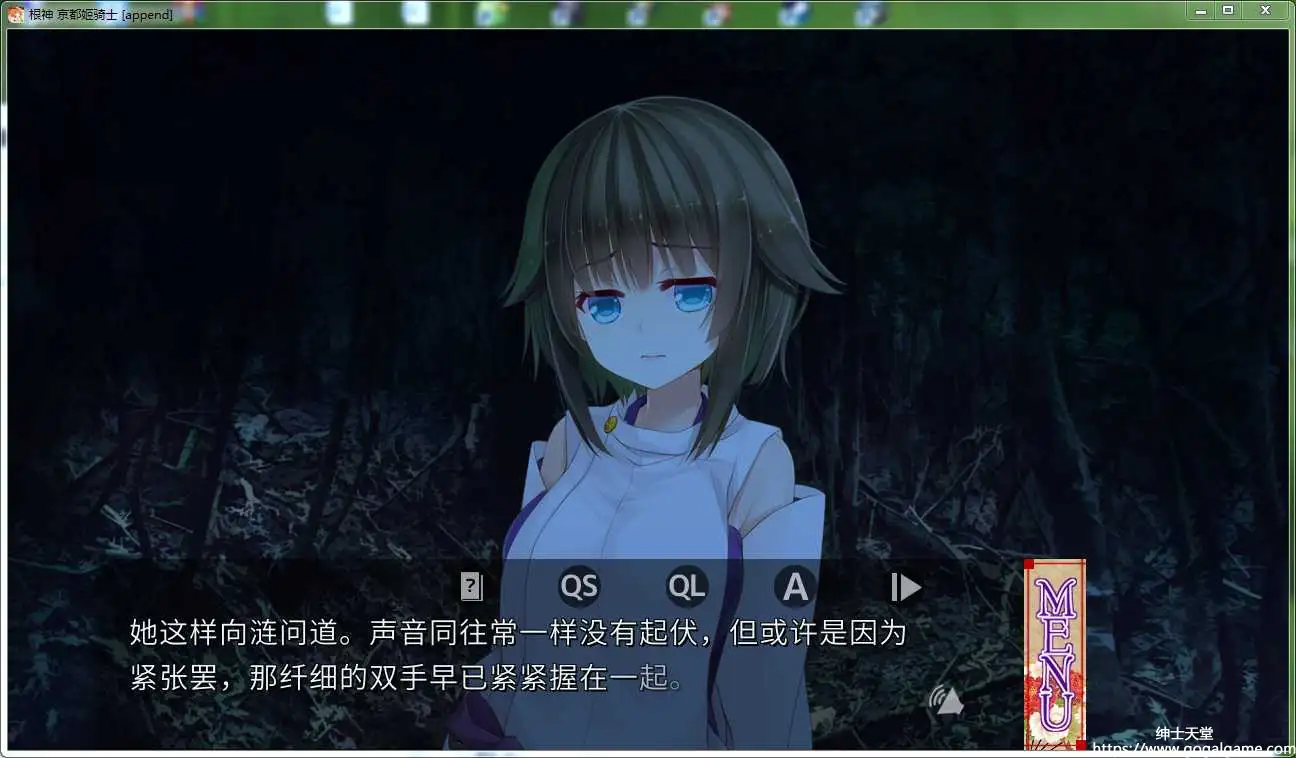The image size is (1296, 758).
Task: Quick save using the QS icon
Action: 580,586
